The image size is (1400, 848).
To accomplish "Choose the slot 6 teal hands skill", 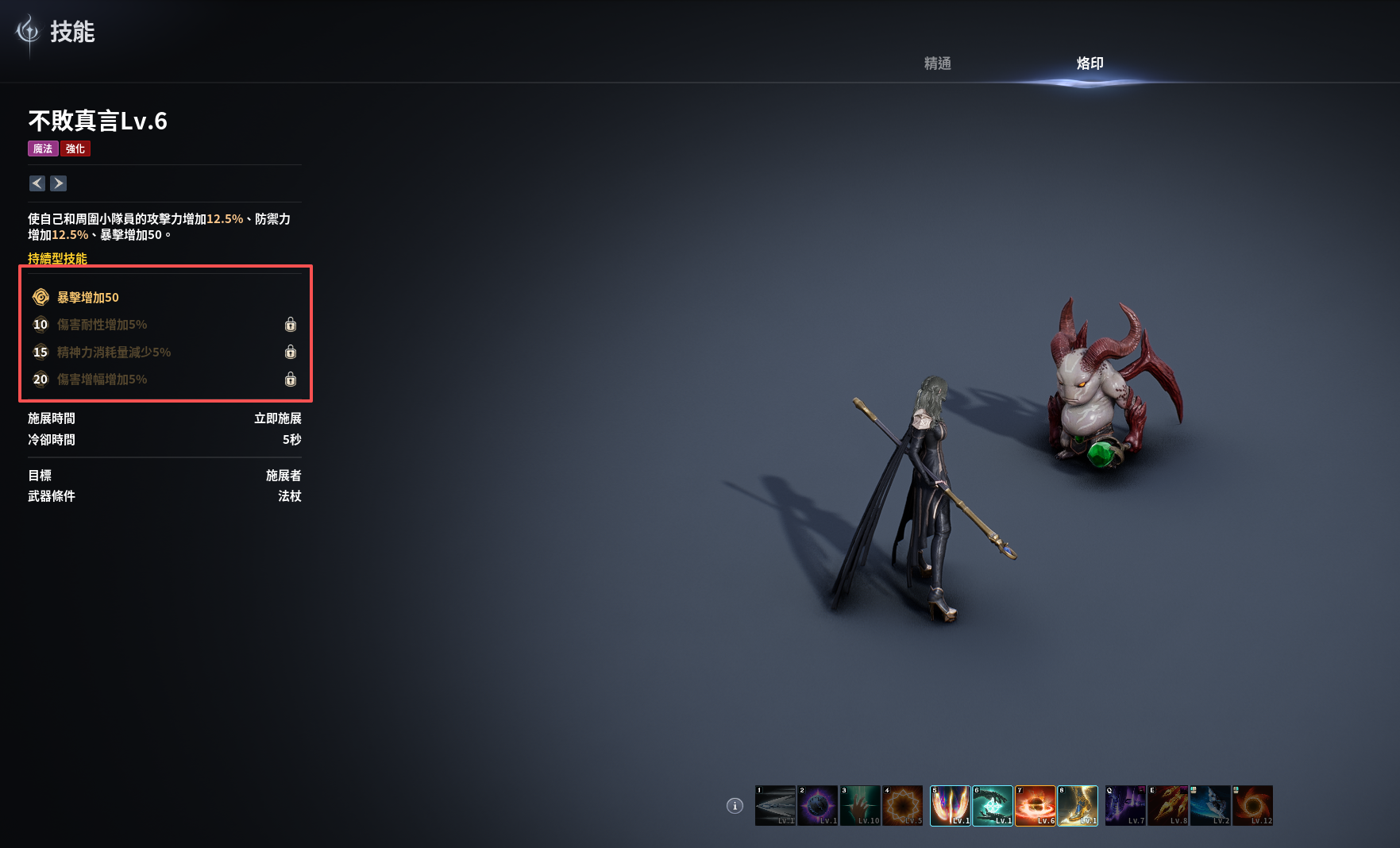I will pyautogui.click(x=993, y=806).
